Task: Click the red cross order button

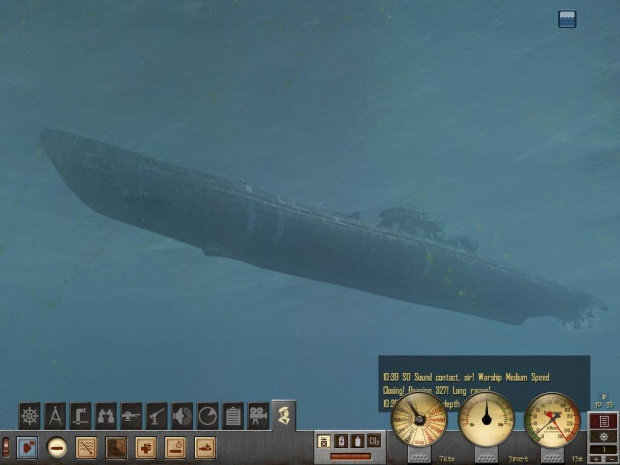Action: tap(146, 447)
